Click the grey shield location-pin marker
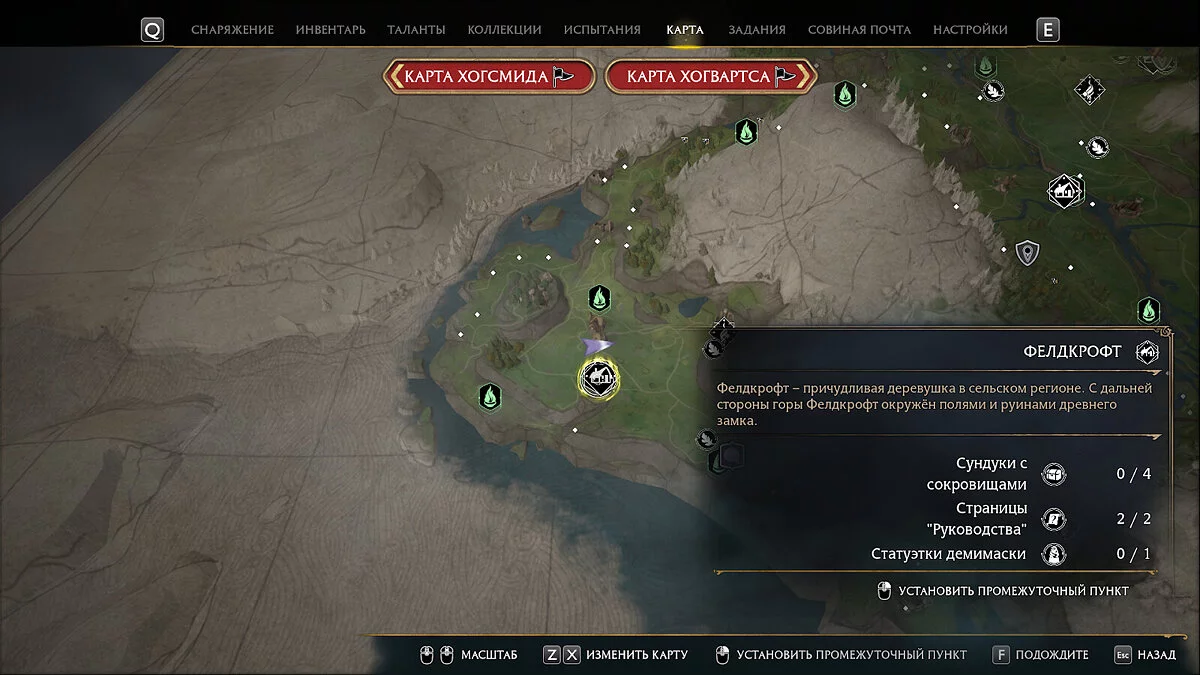1200x675 pixels. (1026, 253)
